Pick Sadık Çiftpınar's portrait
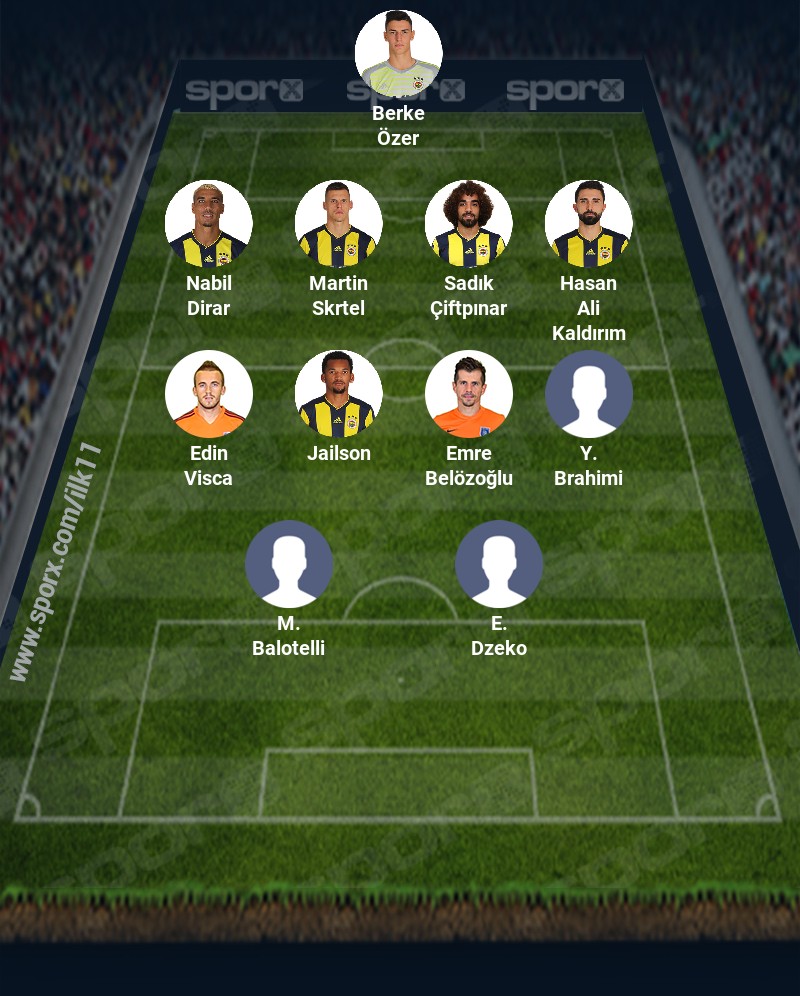The image size is (800, 996). pyautogui.click(x=468, y=224)
